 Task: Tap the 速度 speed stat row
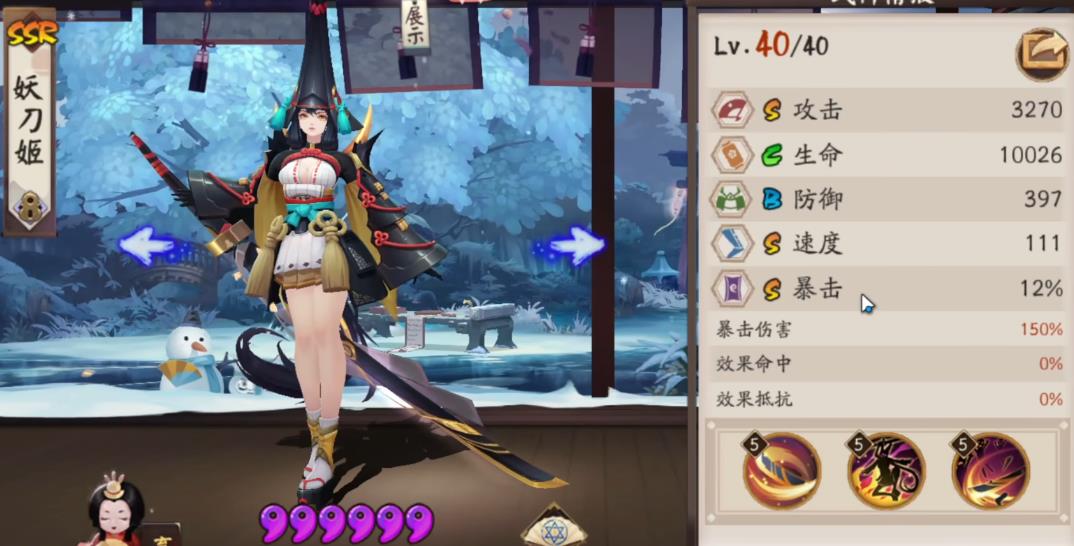pyautogui.click(x=886, y=243)
